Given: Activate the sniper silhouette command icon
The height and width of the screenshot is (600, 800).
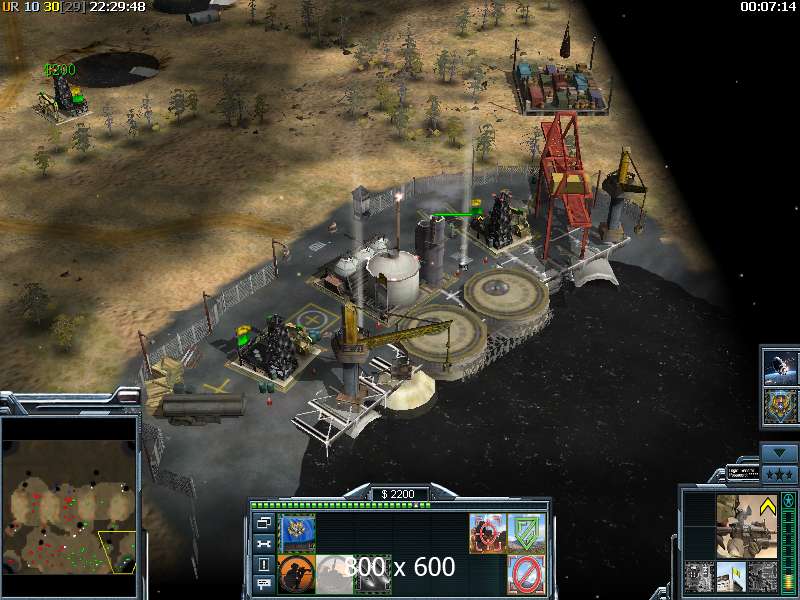Looking at the screenshot, I should click(x=297, y=571).
